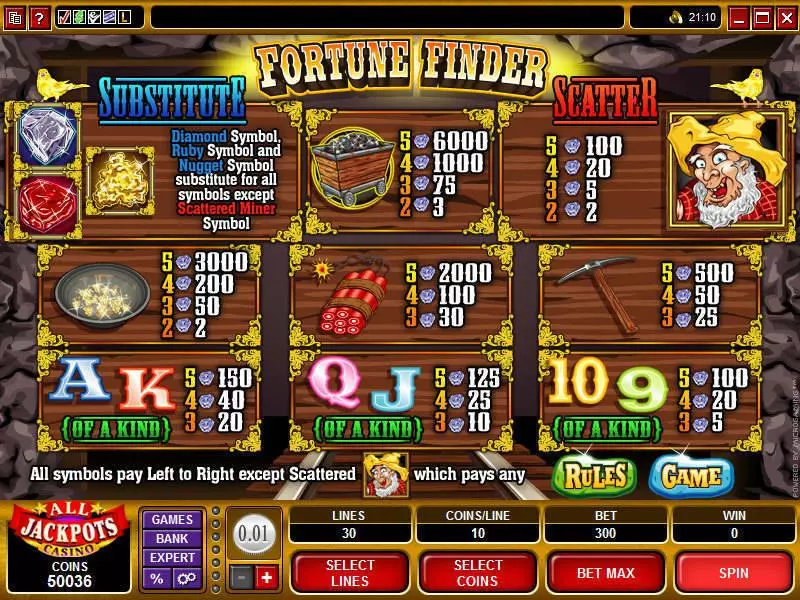
Task: Activate the SELECT LINES button
Action: [x=350, y=571]
